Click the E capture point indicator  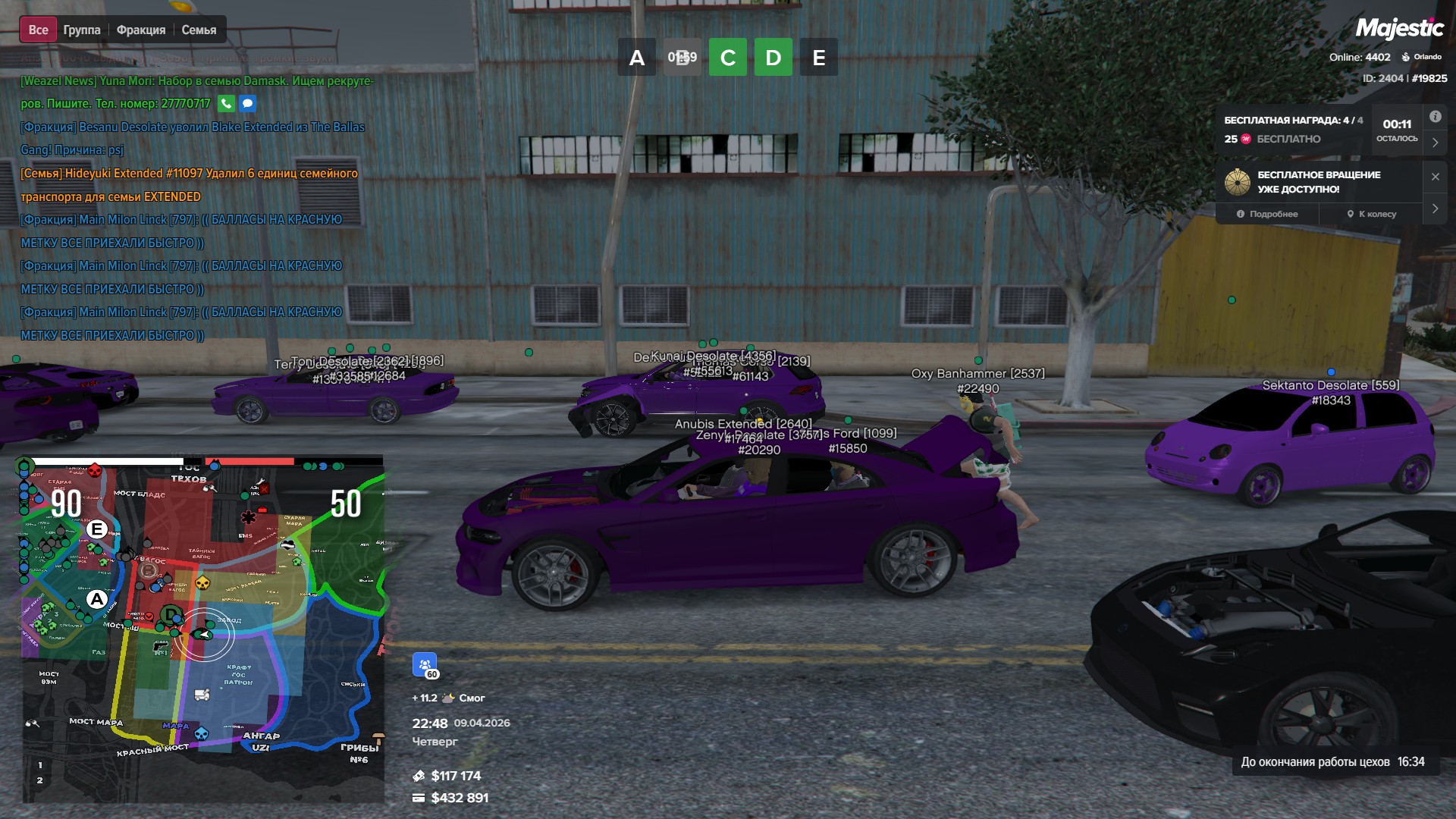tap(819, 58)
